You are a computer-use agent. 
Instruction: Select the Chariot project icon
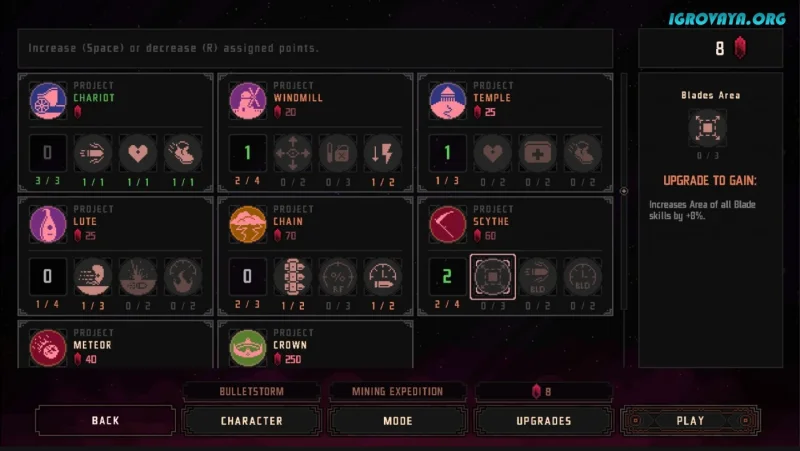point(48,101)
